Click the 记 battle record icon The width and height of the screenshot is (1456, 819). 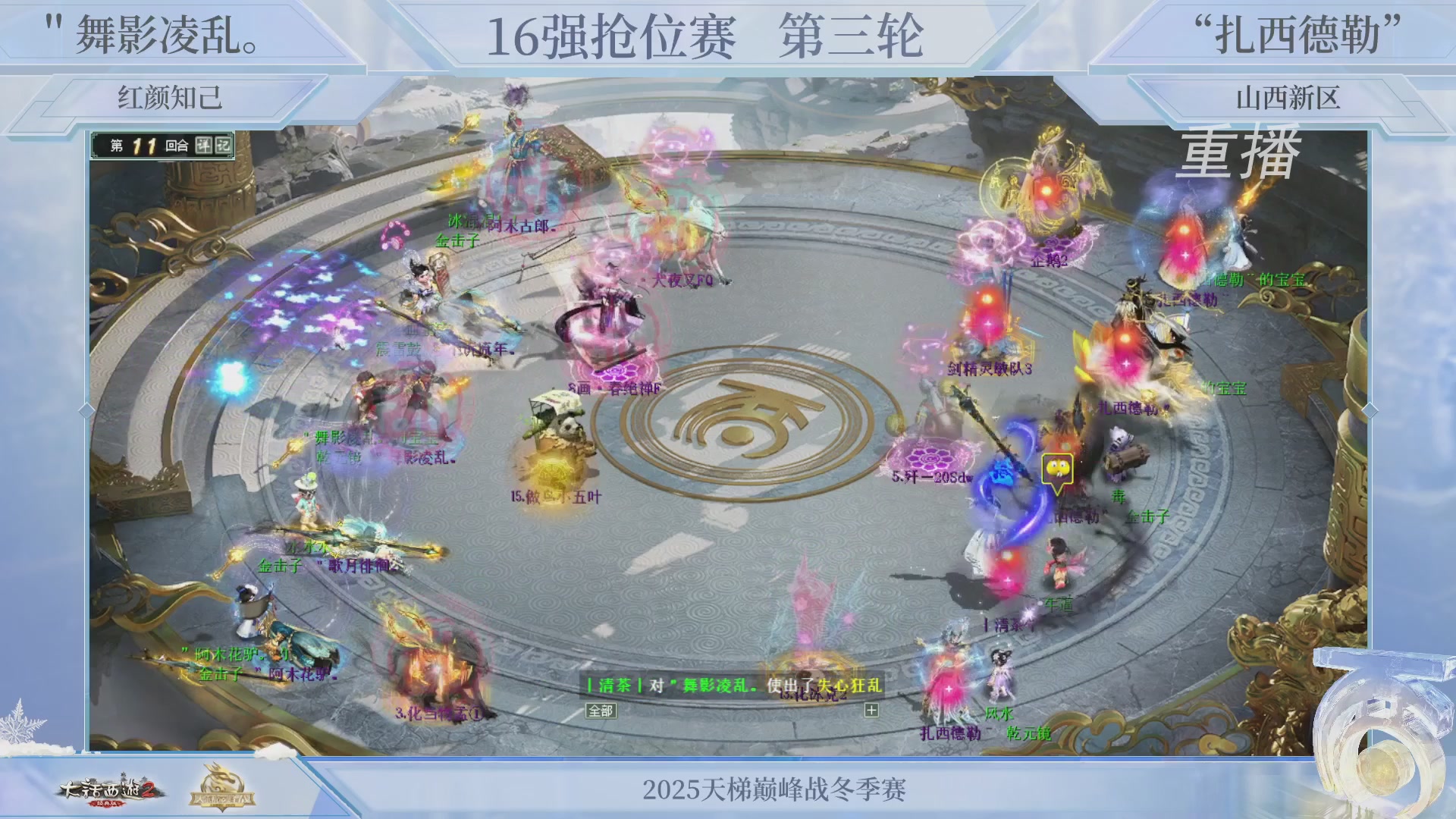pos(224,145)
